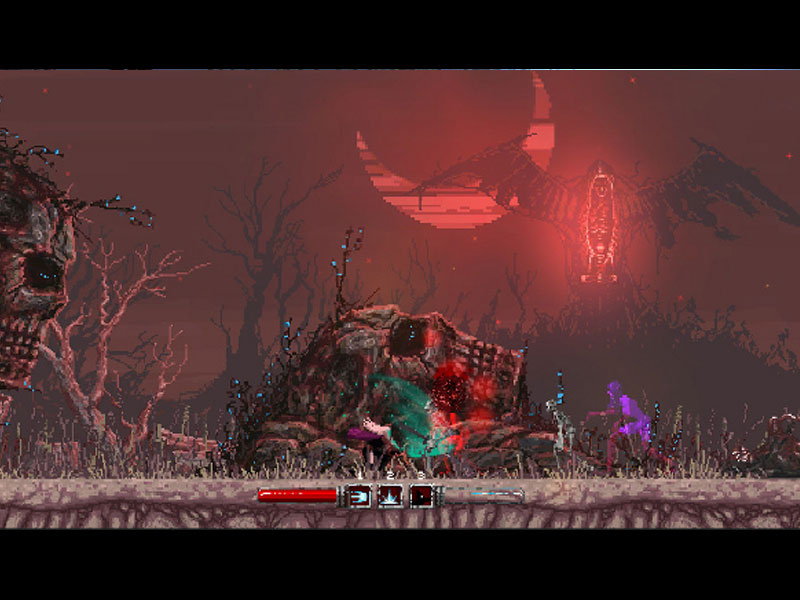Screen dimensions: 800x600
Task: Activate the blue spike burst ability
Action: click(x=390, y=495)
